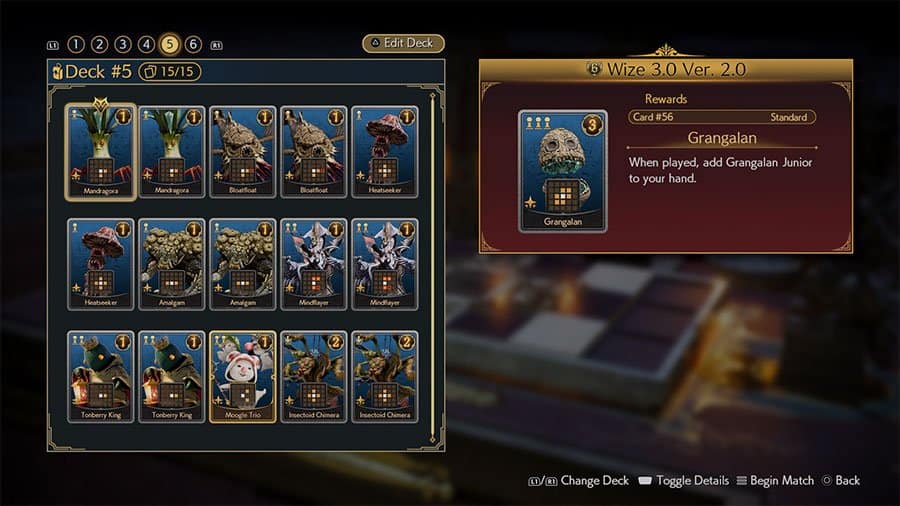Image resolution: width=900 pixels, height=506 pixels.
Task: View the Grangalan reward card
Action: pos(562,171)
